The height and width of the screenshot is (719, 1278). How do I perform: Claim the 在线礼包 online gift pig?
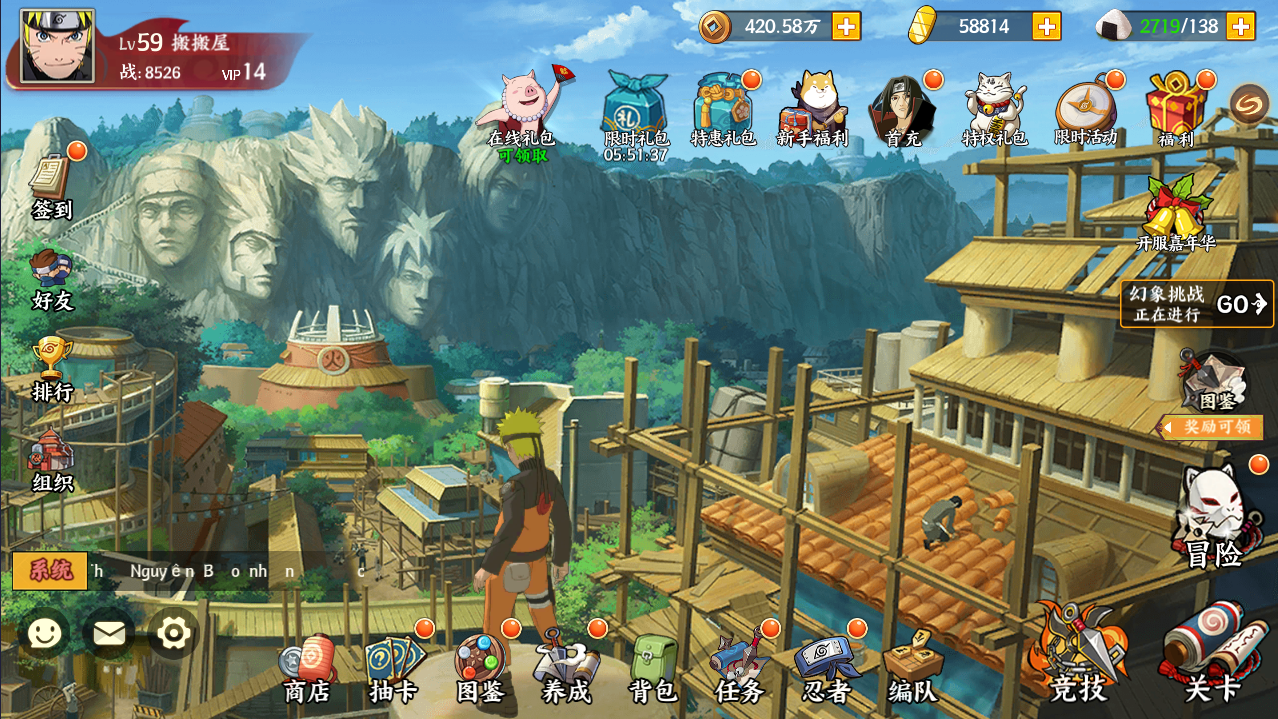(x=521, y=108)
